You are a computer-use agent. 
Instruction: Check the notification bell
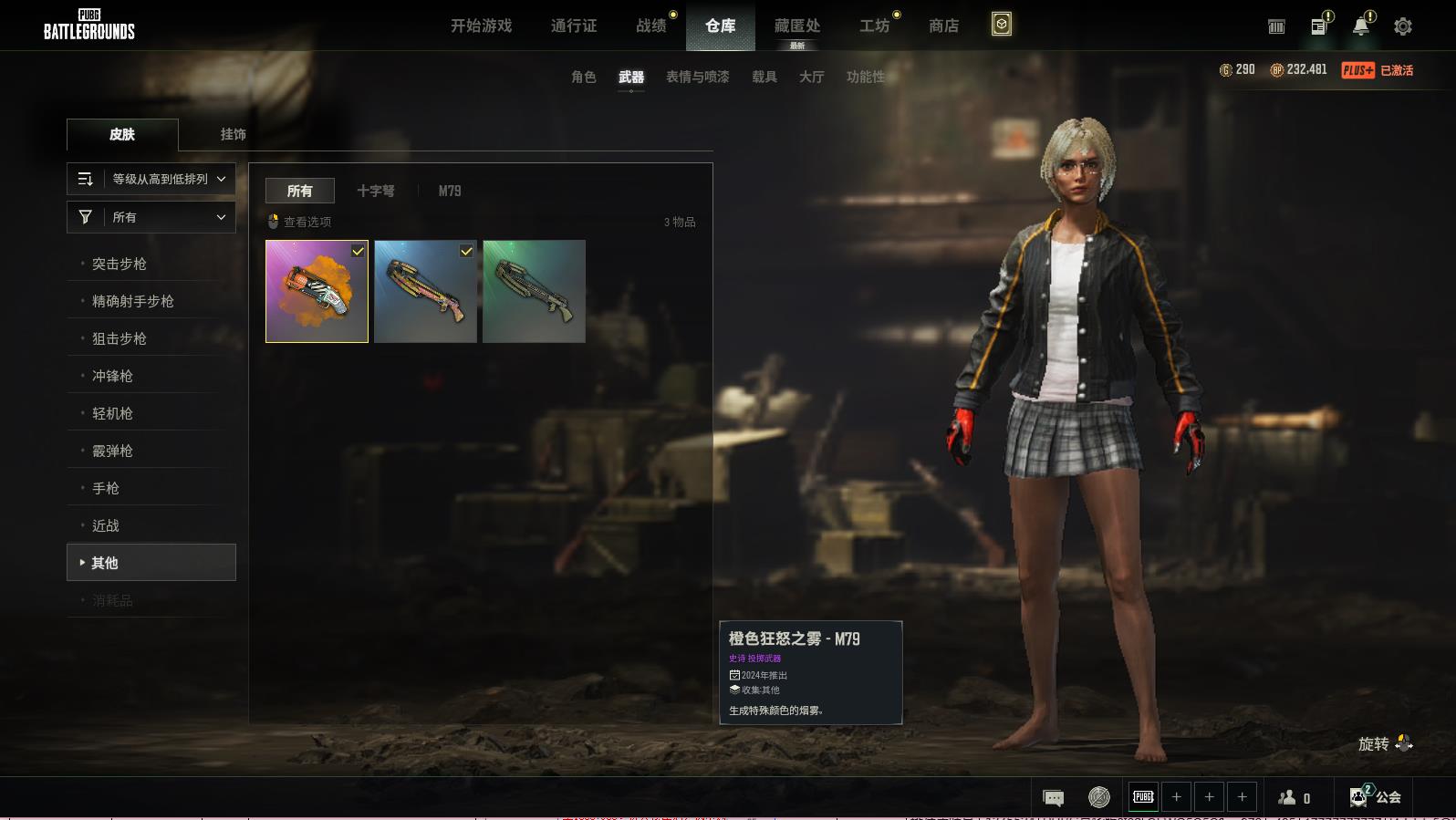(1360, 26)
